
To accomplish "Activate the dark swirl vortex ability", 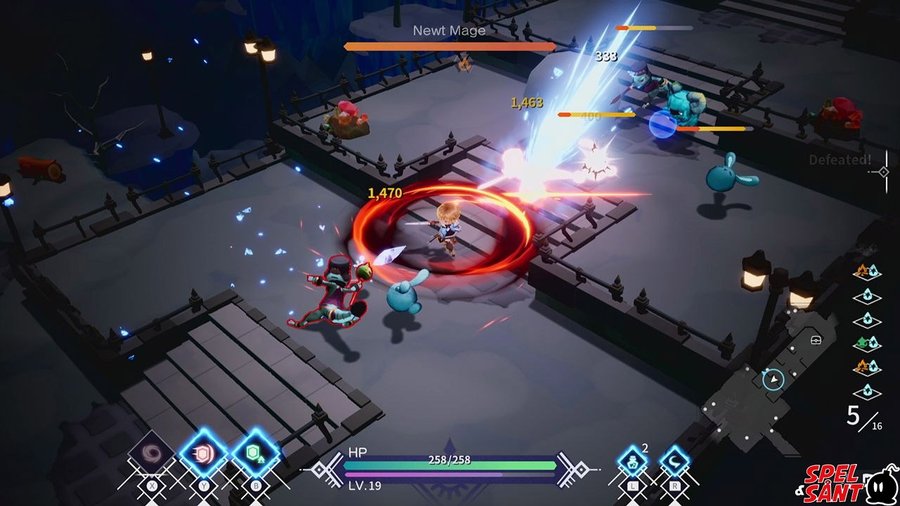I will tap(153, 454).
